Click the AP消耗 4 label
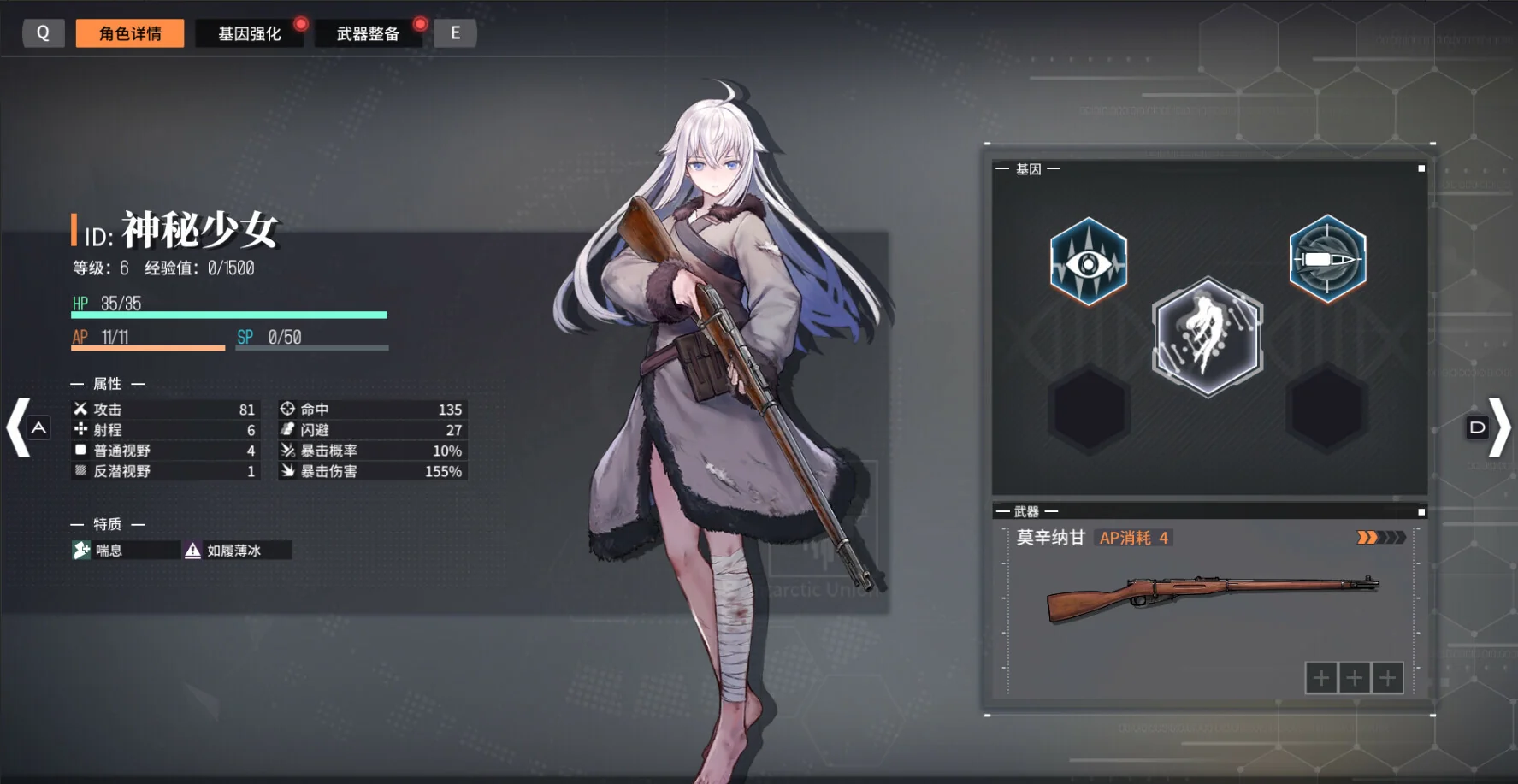1518x784 pixels. coord(1133,538)
